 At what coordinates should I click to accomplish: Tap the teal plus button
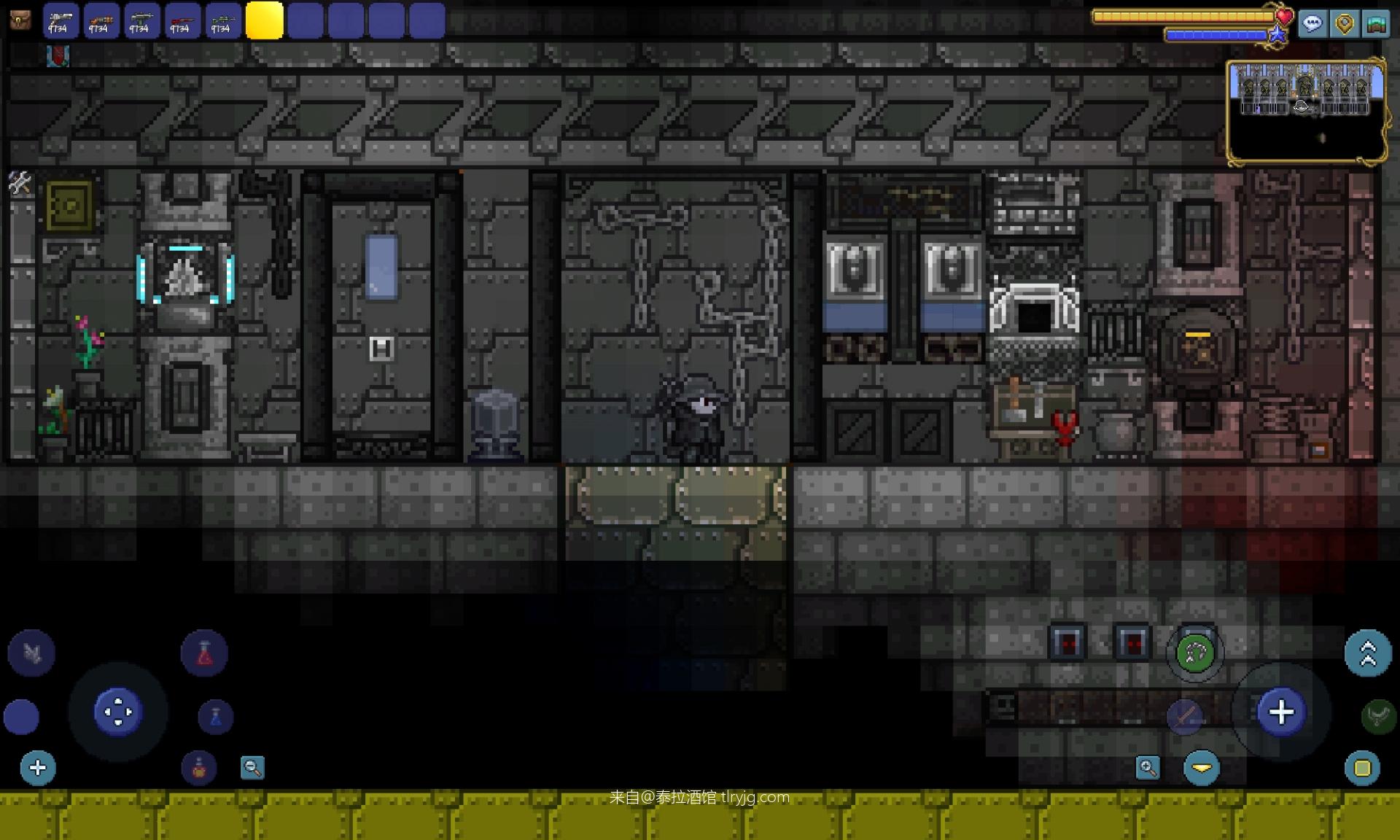[38, 767]
